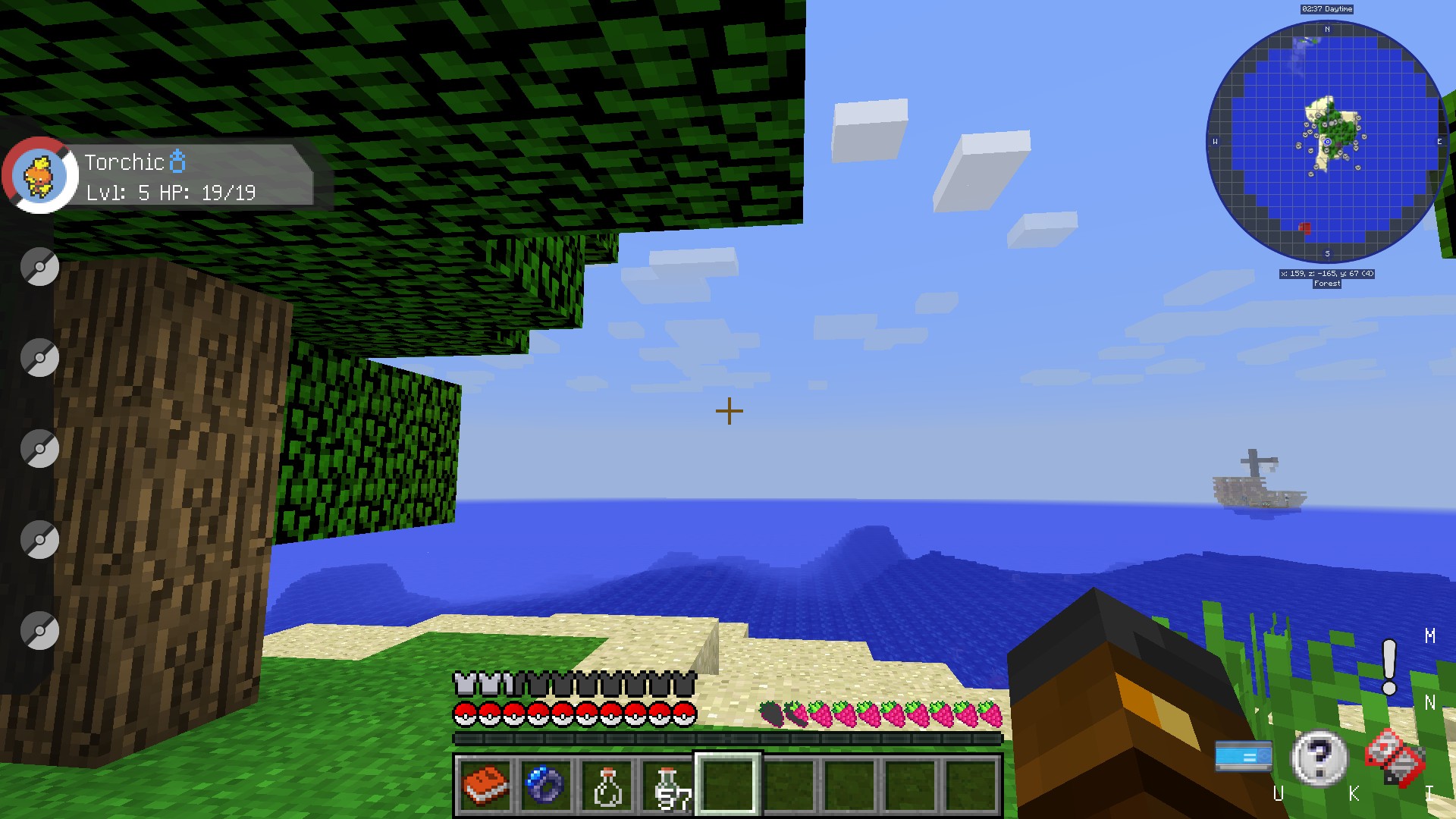This screenshot has width=1456, height=819.
Task: Choose the blue gem ring hotbar slot
Action: [x=546, y=785]
